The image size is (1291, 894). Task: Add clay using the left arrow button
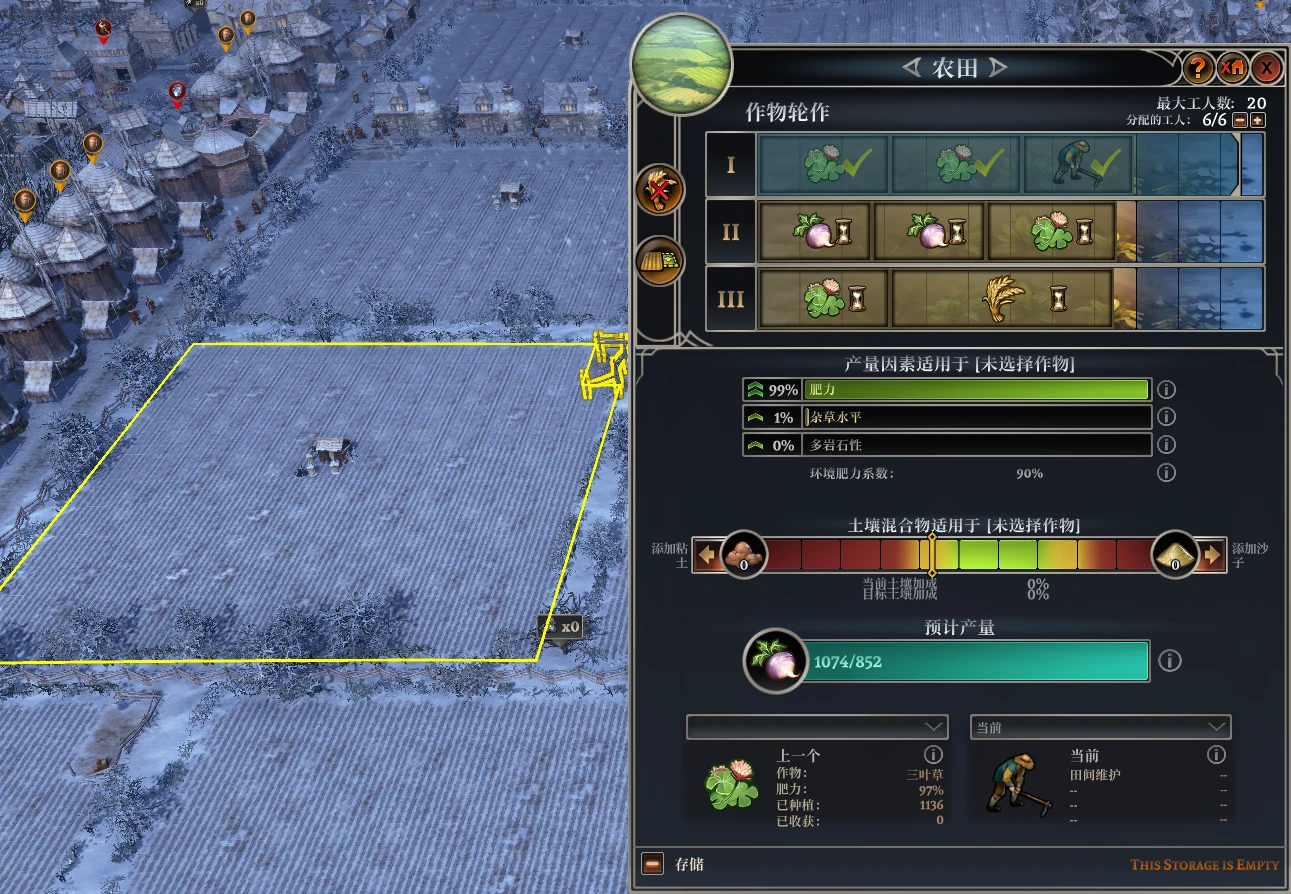tap(708, 554)
